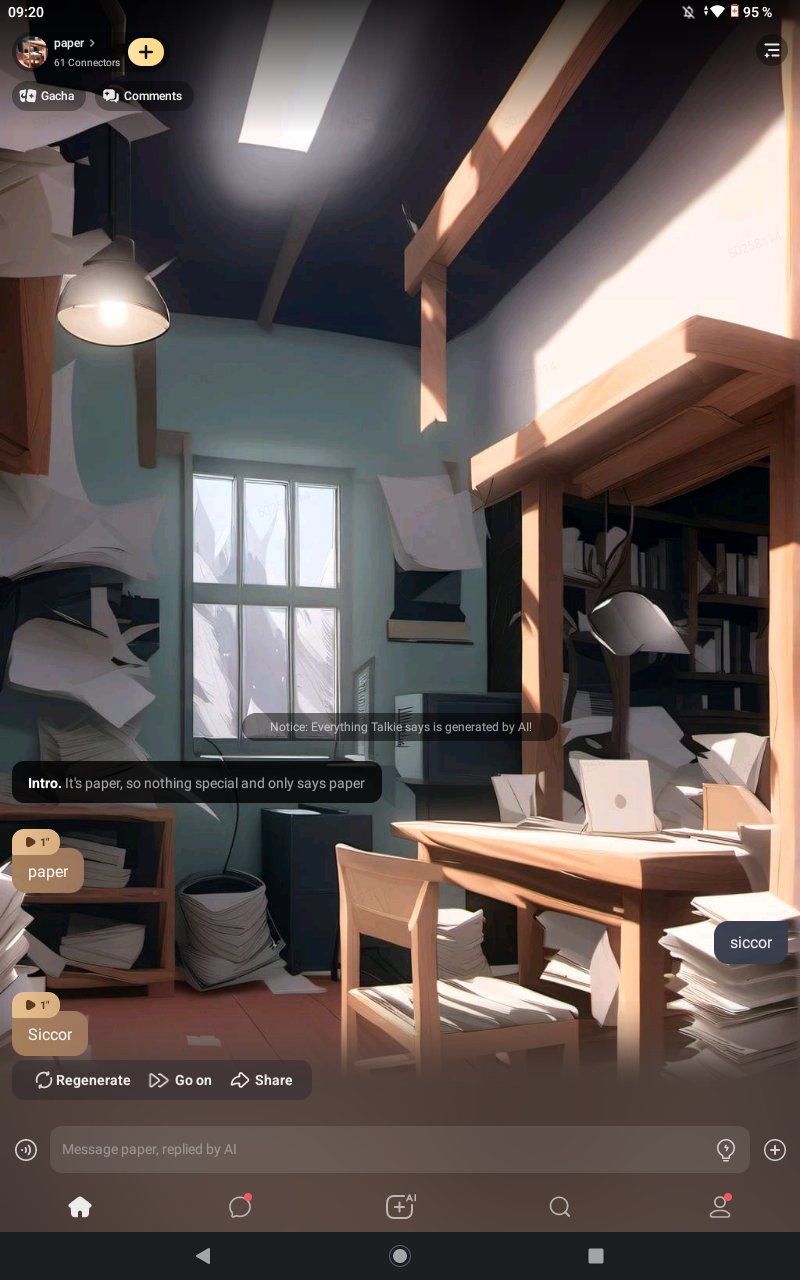Screen dimensions: 800x1280
Task: Show the Comments section
Action: point(143,96)
